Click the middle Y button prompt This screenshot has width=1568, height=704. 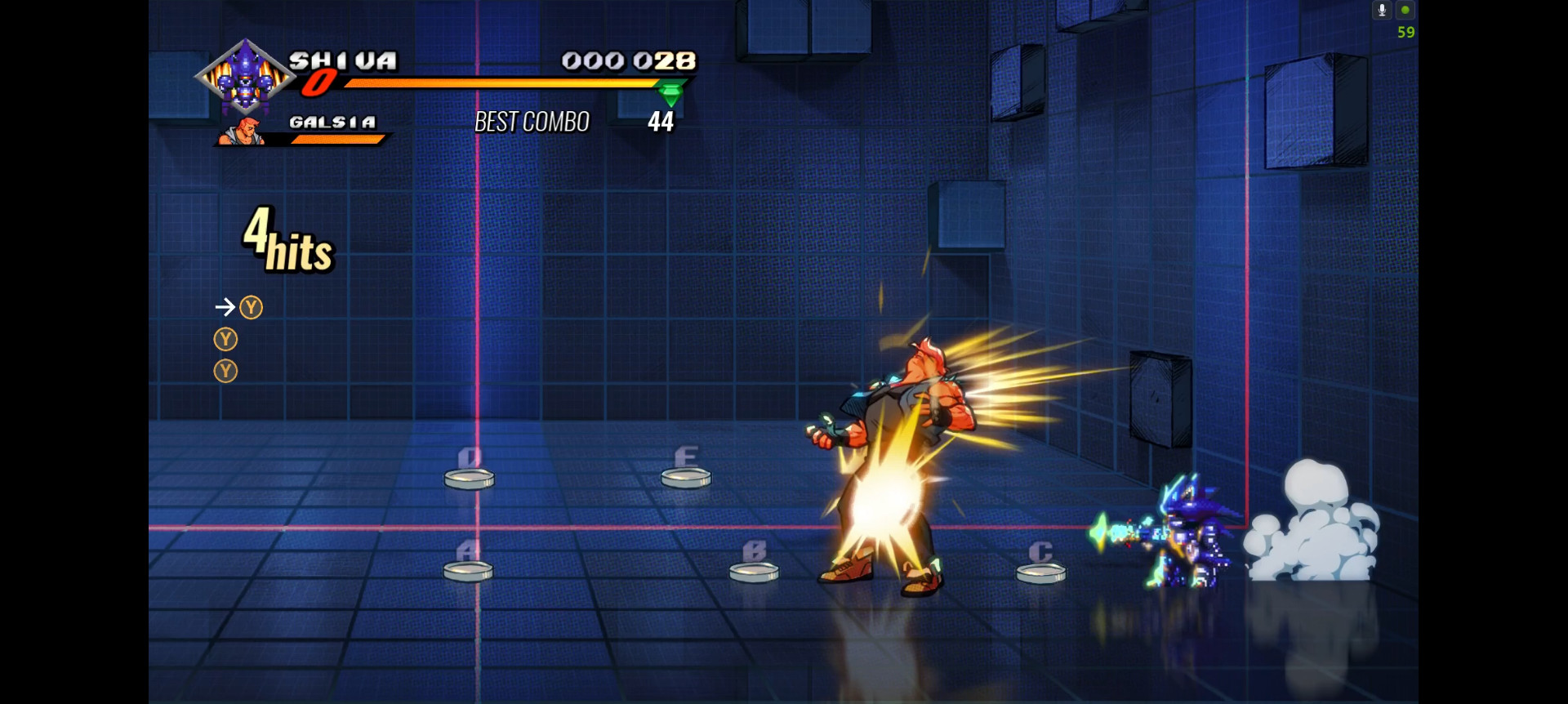coord(225,339)
